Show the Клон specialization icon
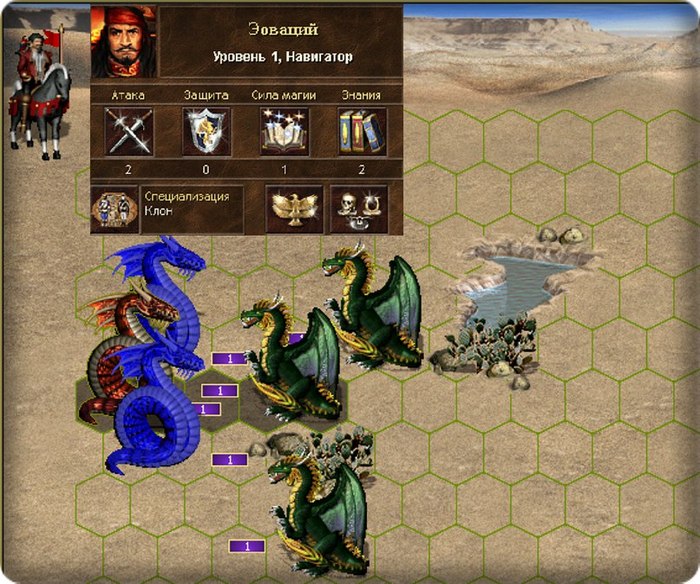This screenshot has width=700, height=584. tap(115, 208)
